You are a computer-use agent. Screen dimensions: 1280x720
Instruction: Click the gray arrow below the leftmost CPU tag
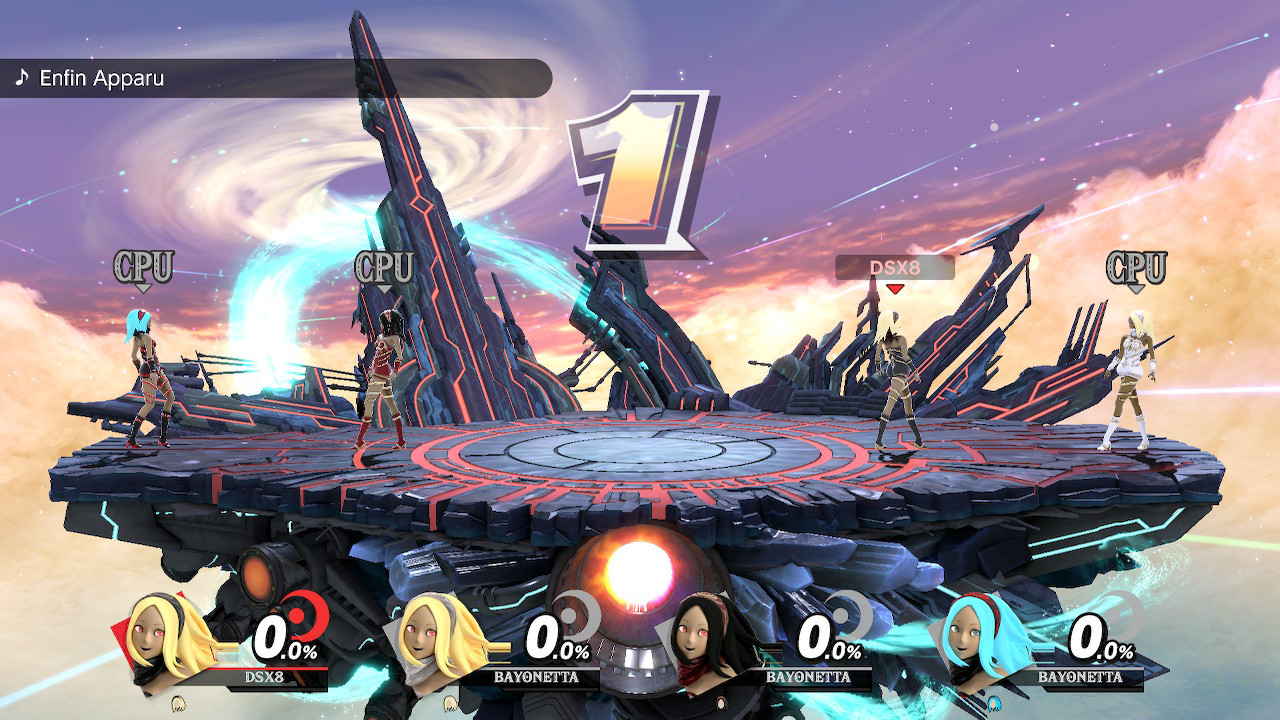click(x=142, y=288)
